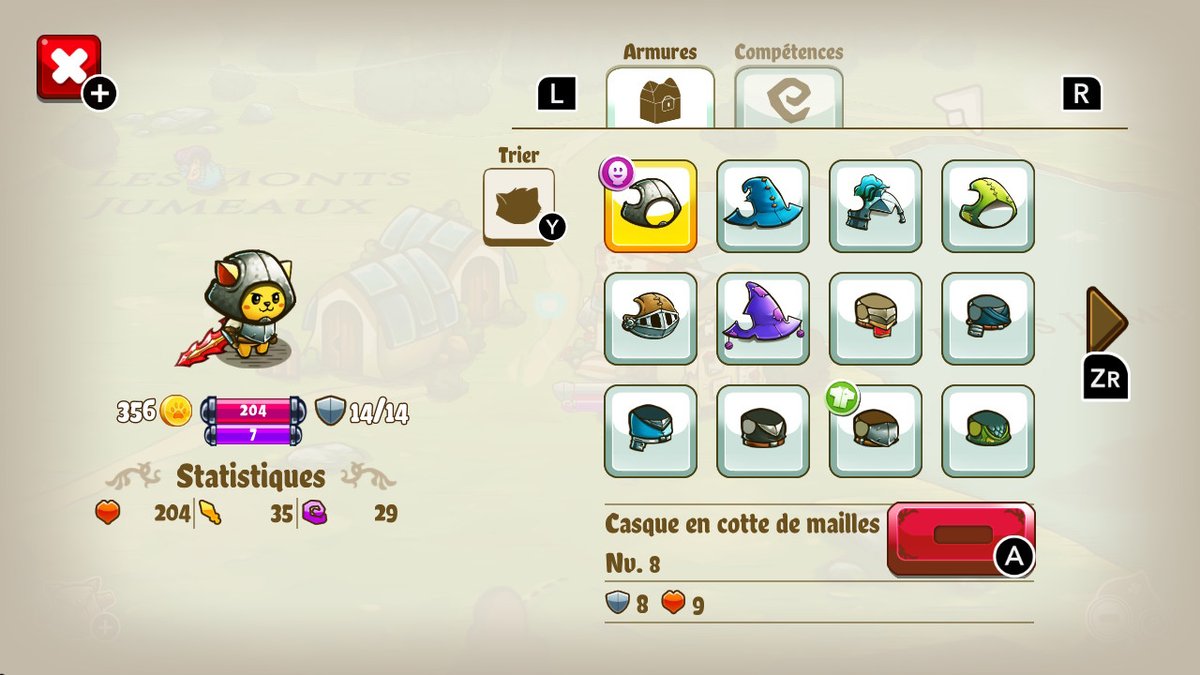
Task: Pick the tan helmet with red scarf
Action: point(875,318)
